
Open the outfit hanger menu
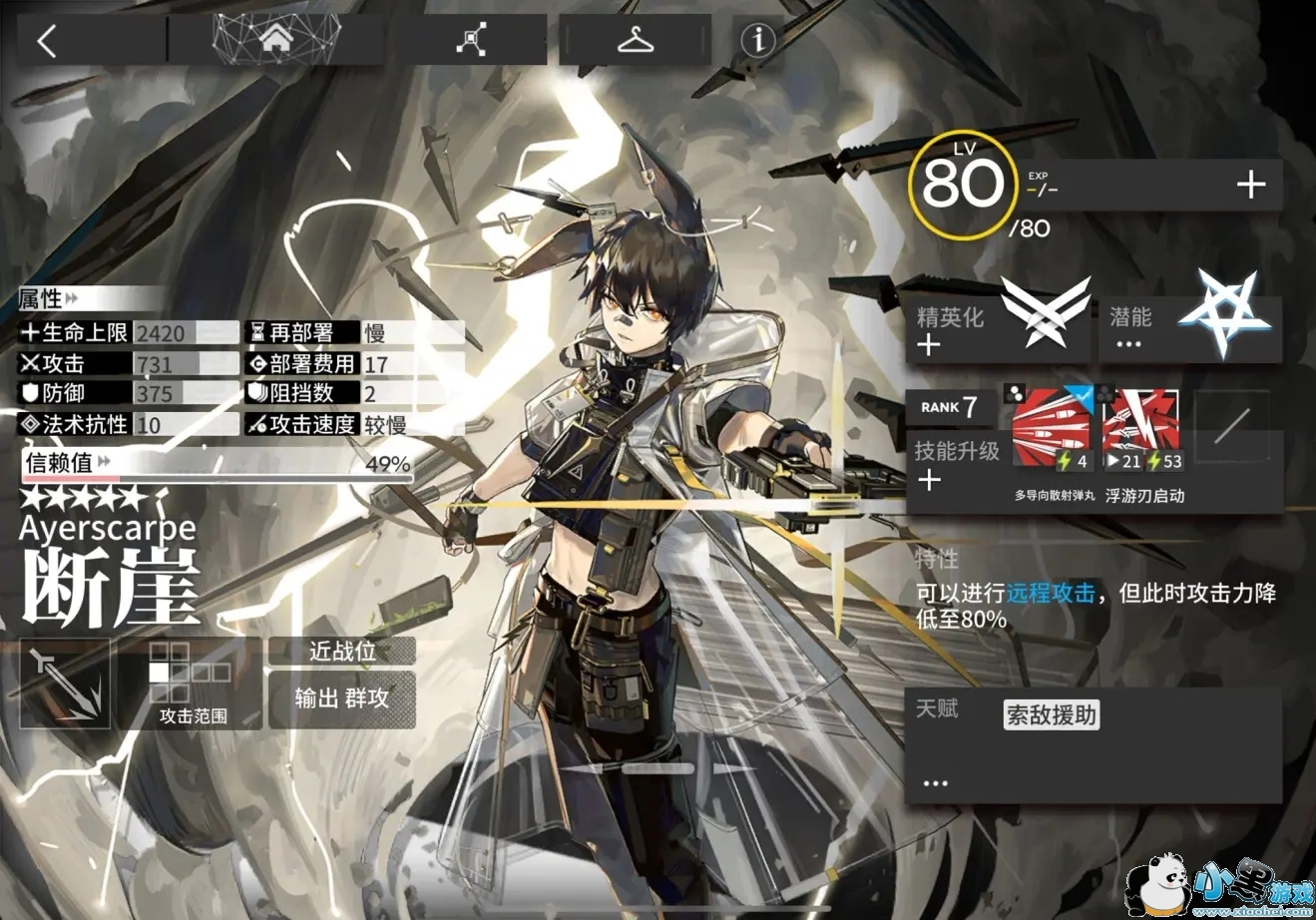point(635,40)
